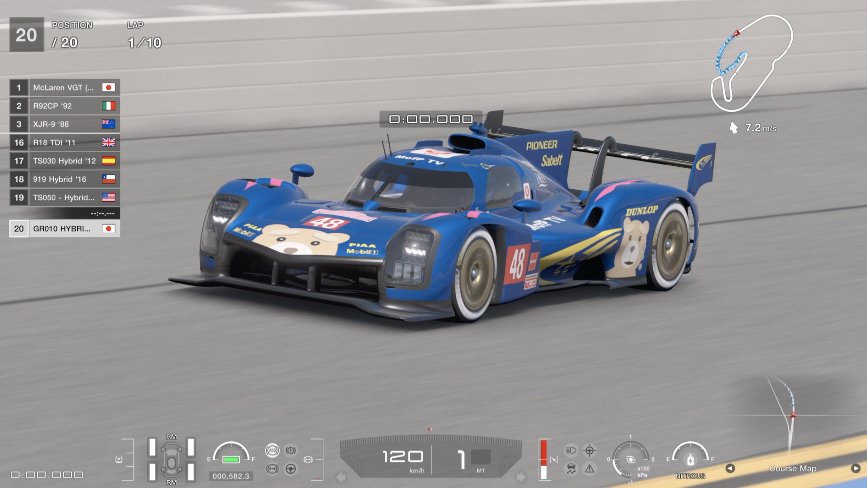Choose the XJR-9 '88 standings entry

point(65,124)
